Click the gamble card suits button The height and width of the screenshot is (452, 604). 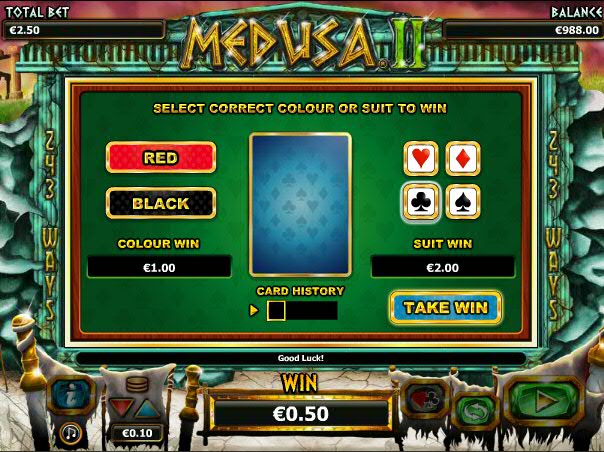point(421,400)
